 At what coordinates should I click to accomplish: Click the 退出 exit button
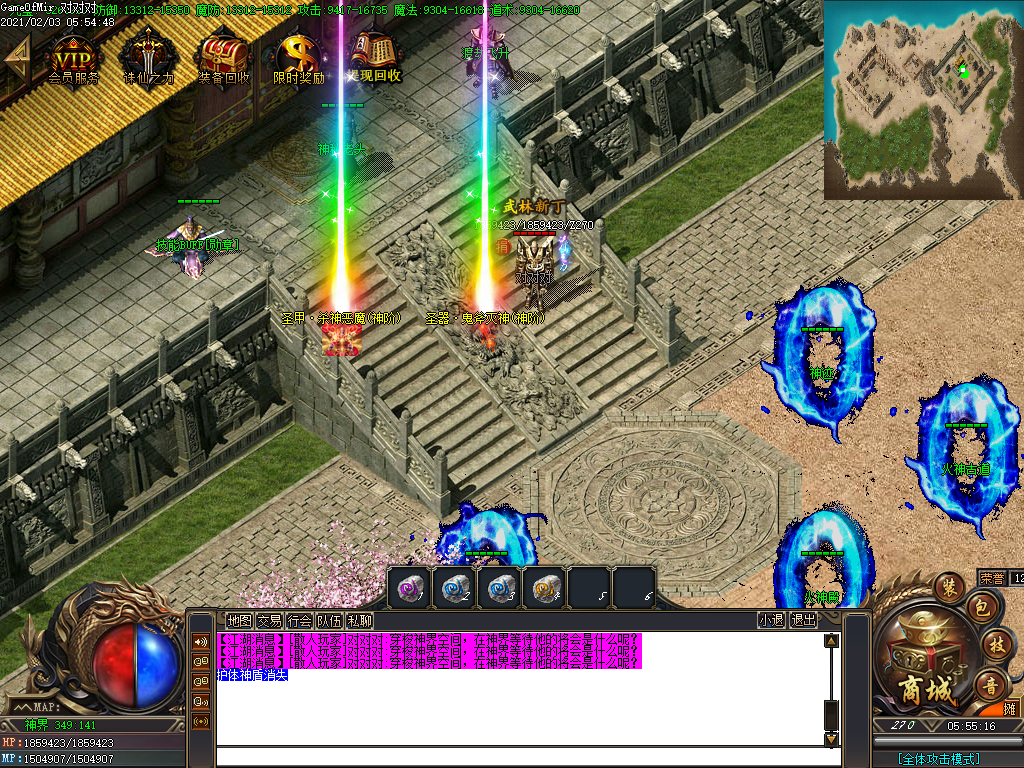(x=803, y=620)
